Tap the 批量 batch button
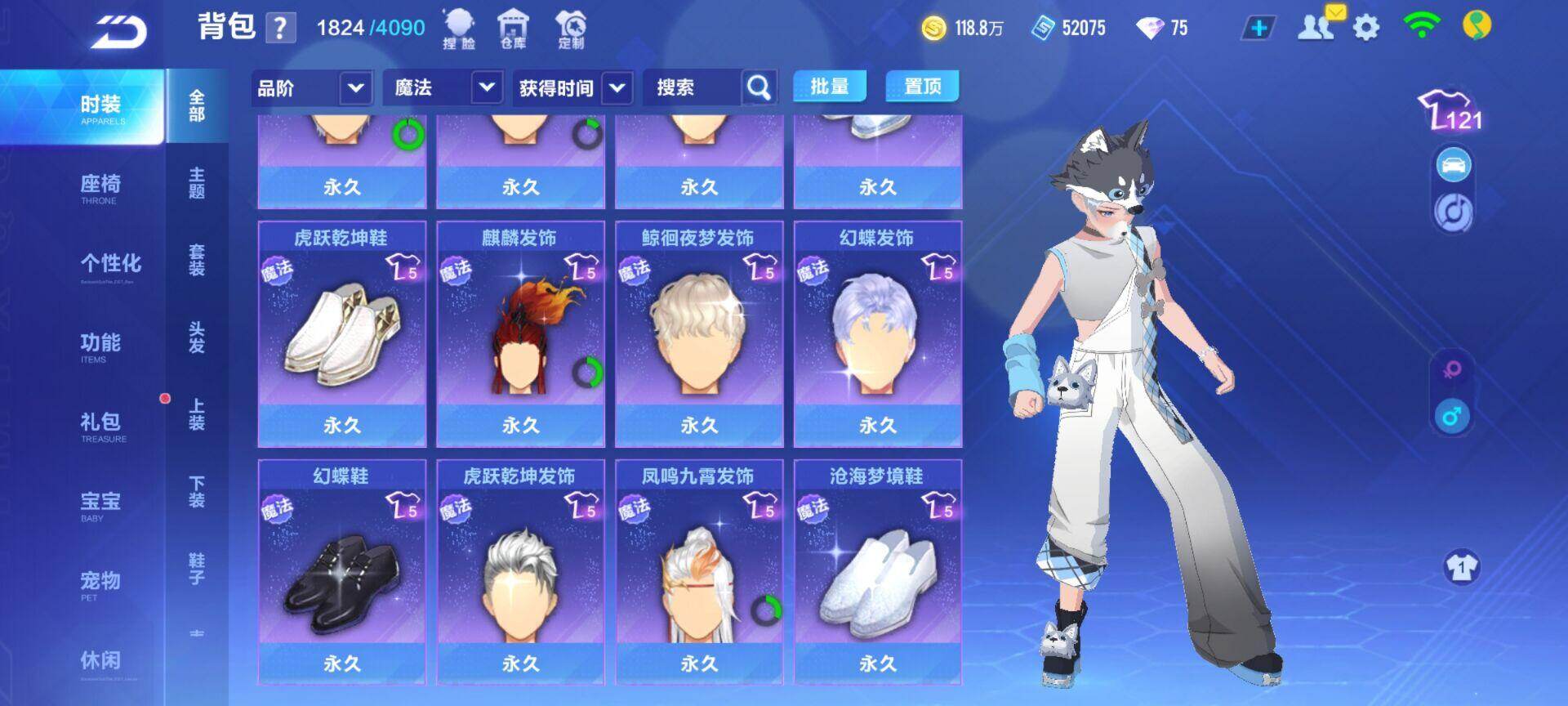Image resolution: width=1568 pixels, height=706 pixels. point(829,86)
